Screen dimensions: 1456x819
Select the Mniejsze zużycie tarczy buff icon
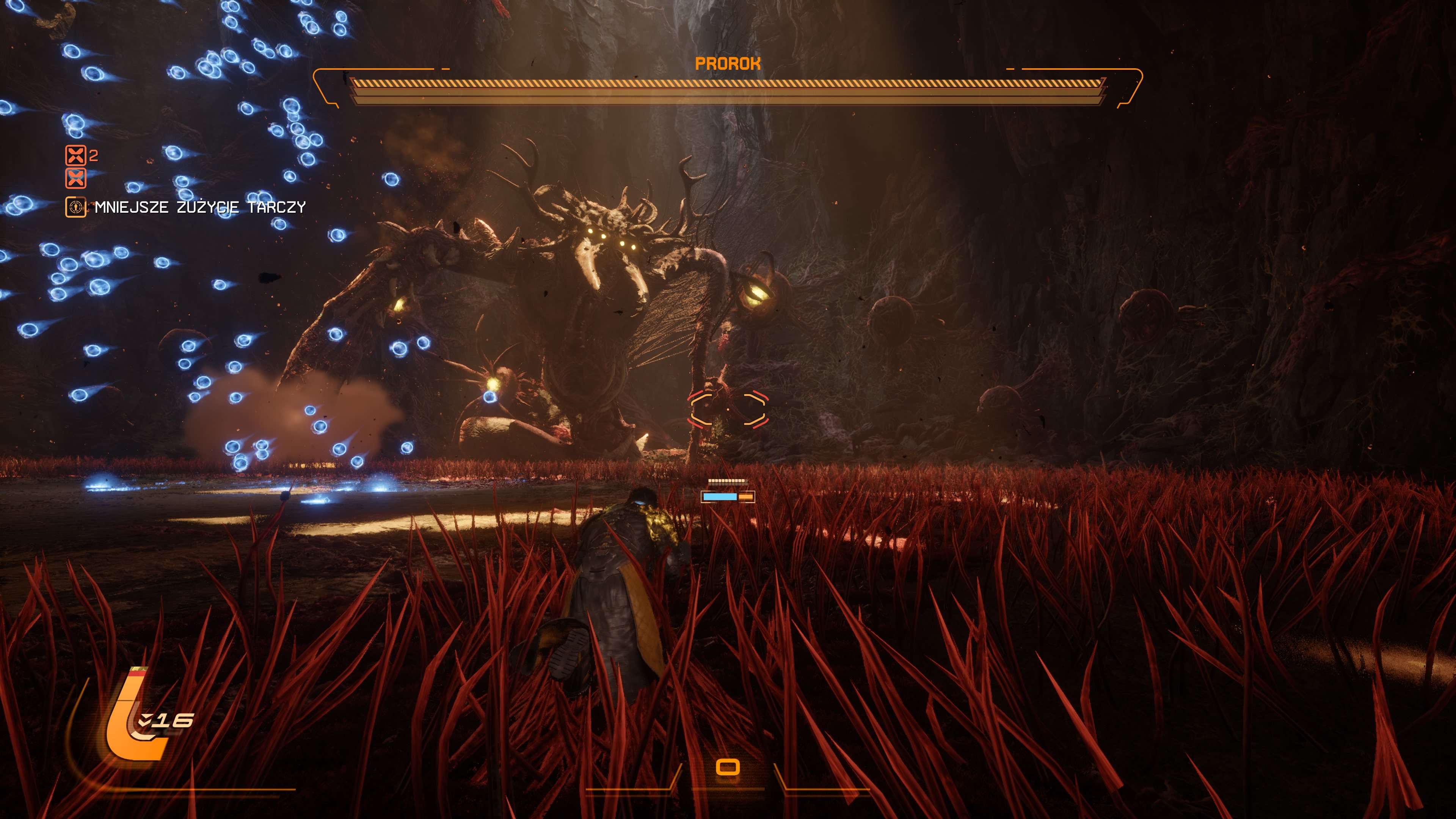(x=76, y=207)
